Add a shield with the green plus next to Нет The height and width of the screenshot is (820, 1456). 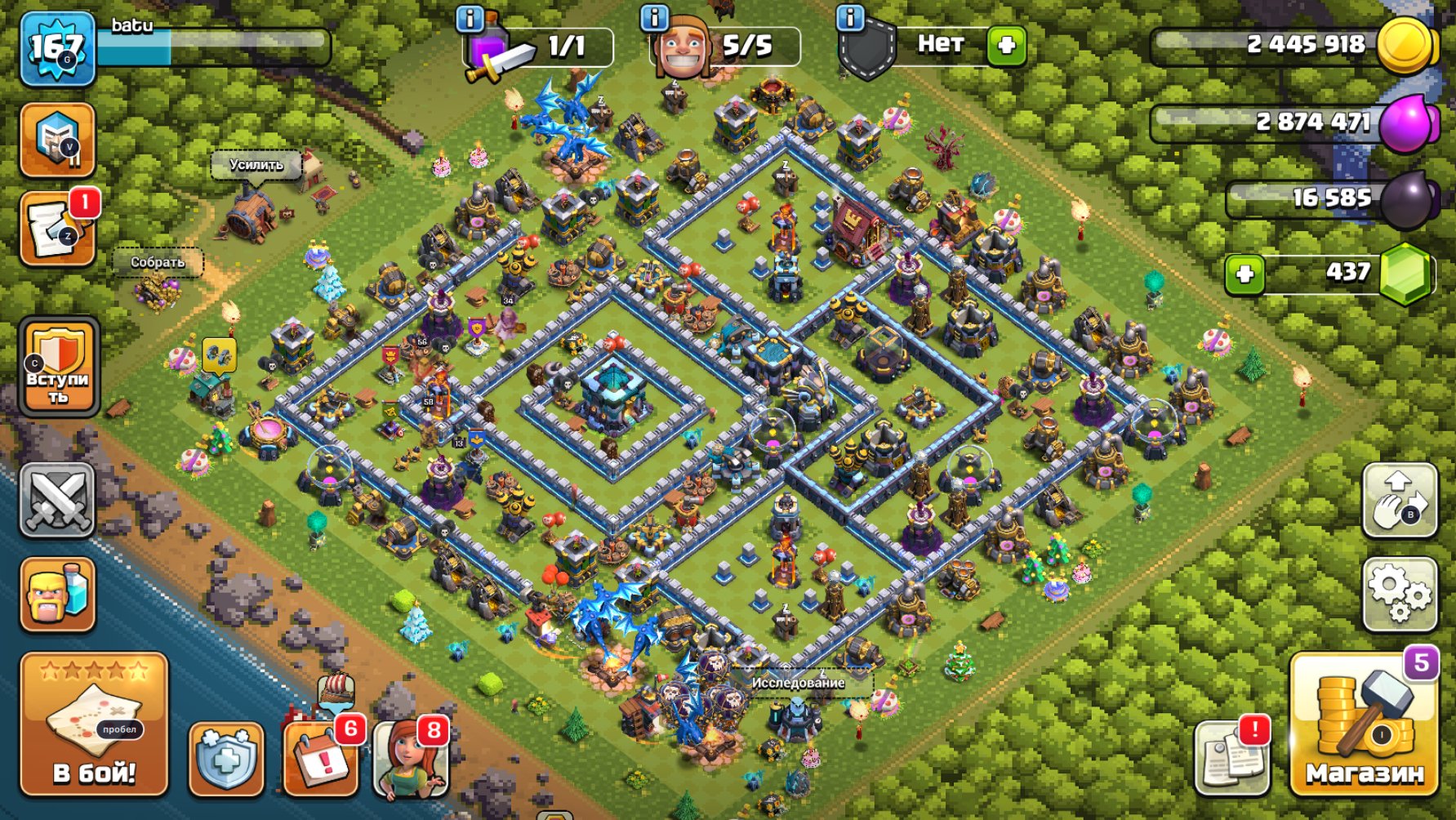(x=1007, y=47)
